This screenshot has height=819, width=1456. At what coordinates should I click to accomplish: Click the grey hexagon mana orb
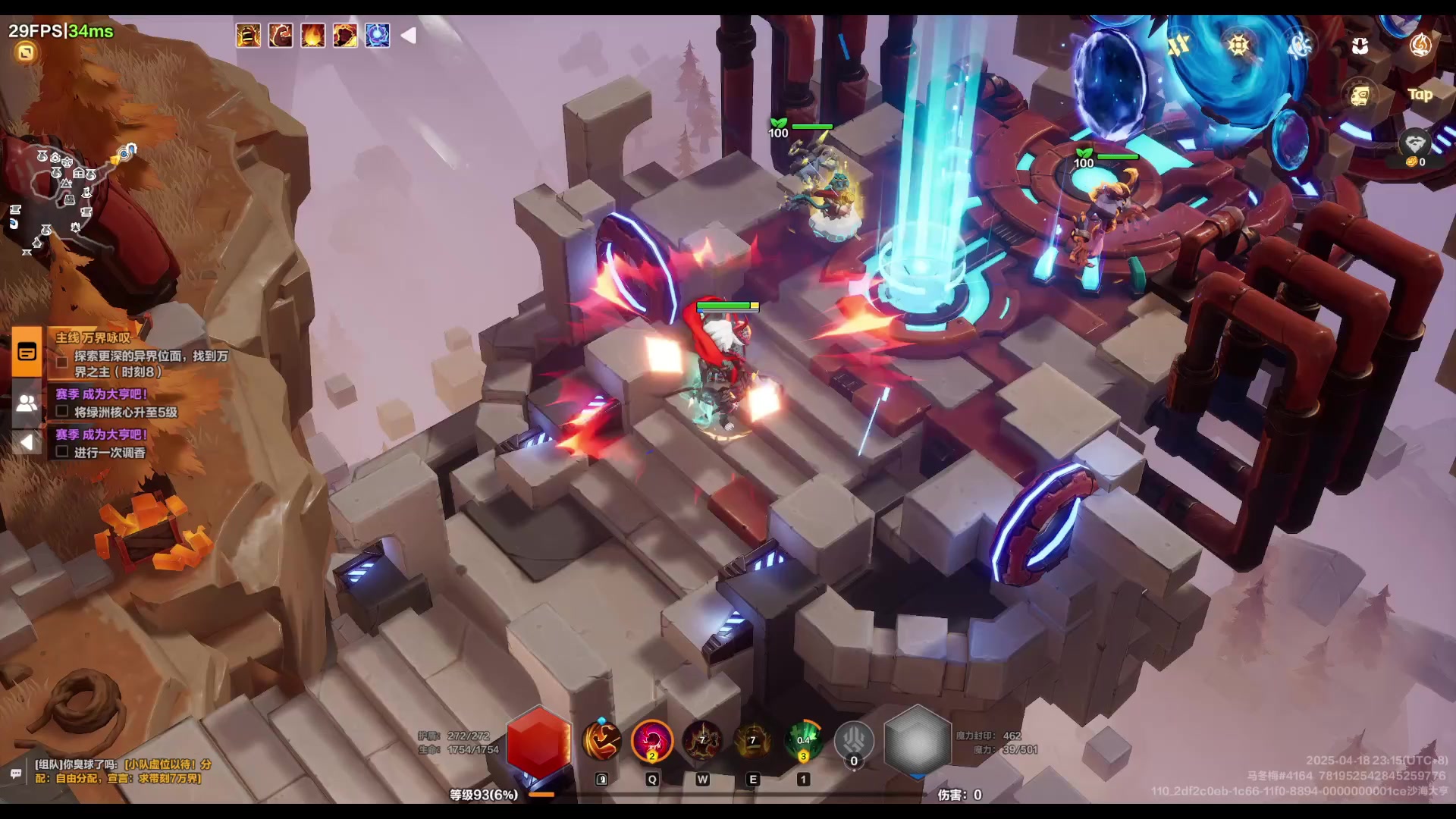pyautogui.click(x=918, y=742)
